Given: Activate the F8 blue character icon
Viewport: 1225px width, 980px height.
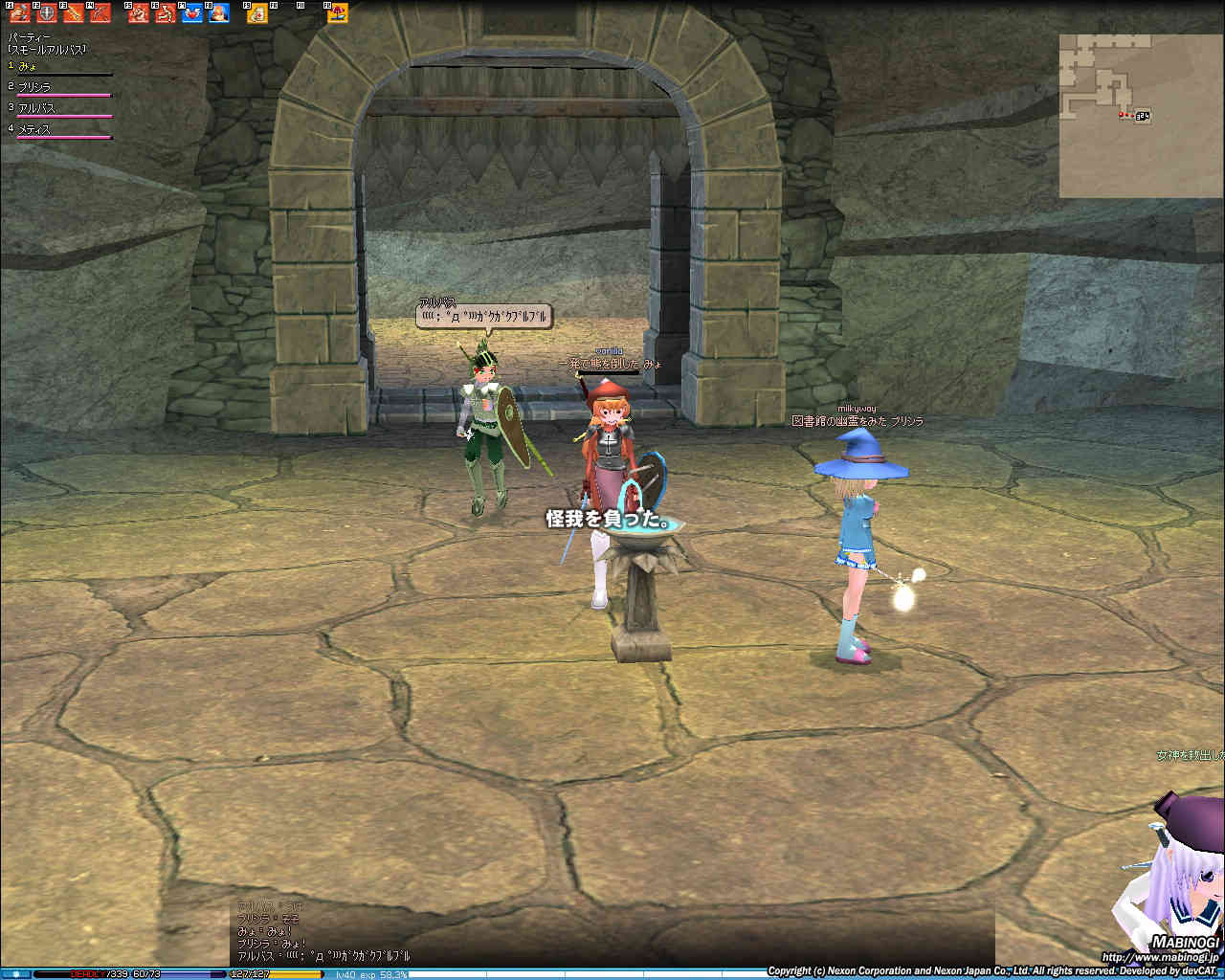Looking at the screenshot, I should click(219, 13).
